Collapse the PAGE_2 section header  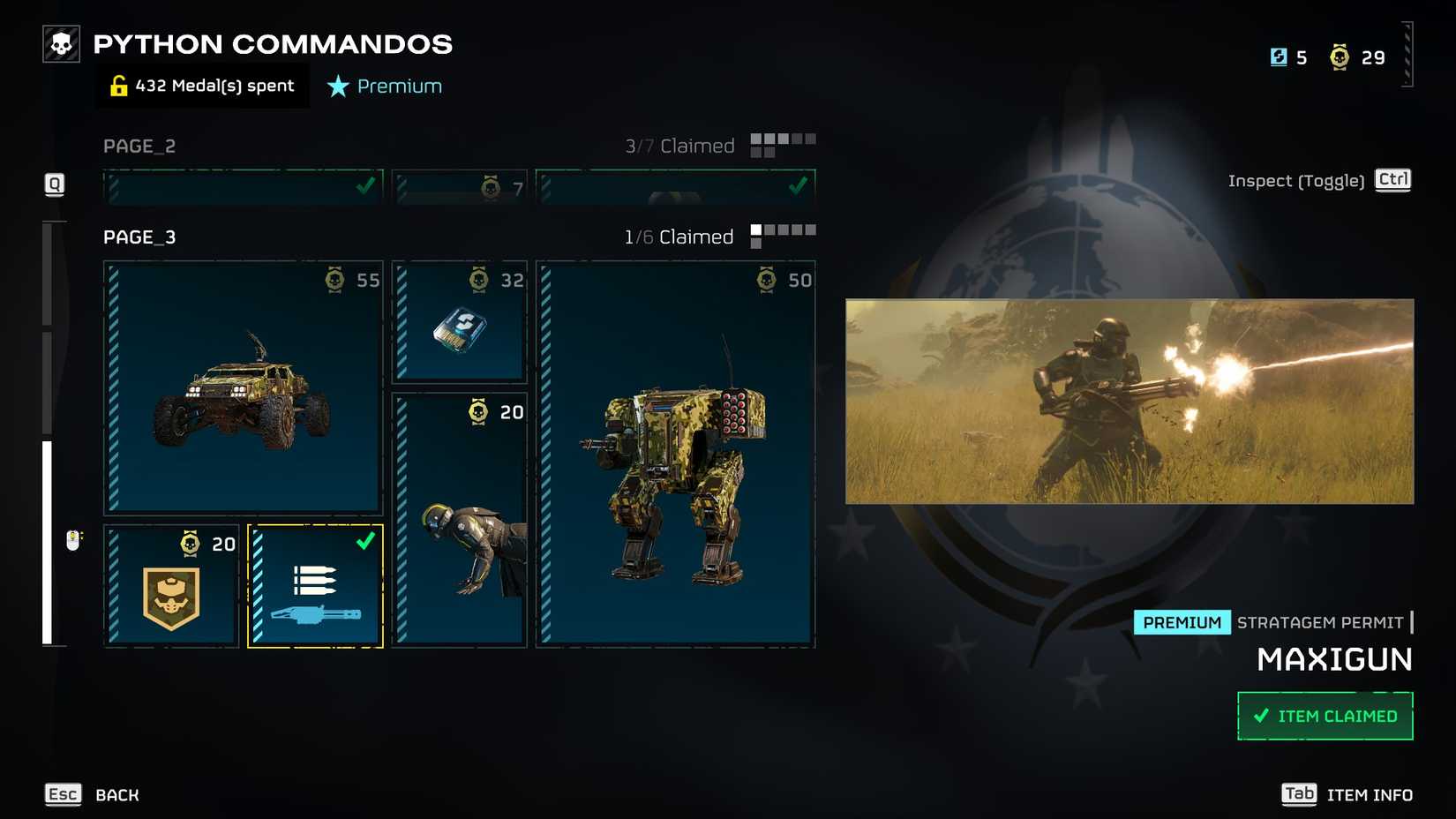(x=138, y=146)
